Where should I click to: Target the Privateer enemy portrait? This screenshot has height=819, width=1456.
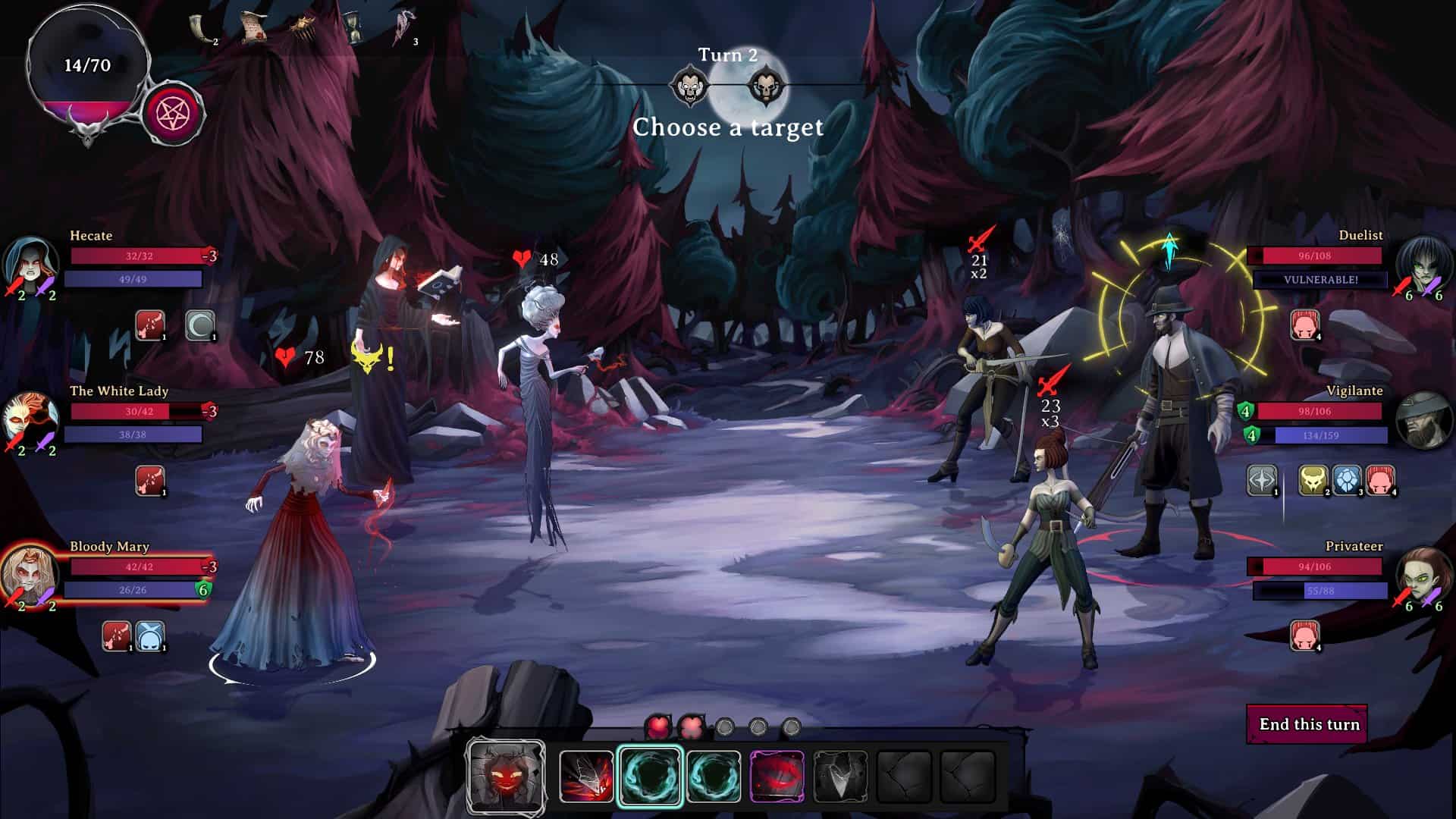point(1423,574)
